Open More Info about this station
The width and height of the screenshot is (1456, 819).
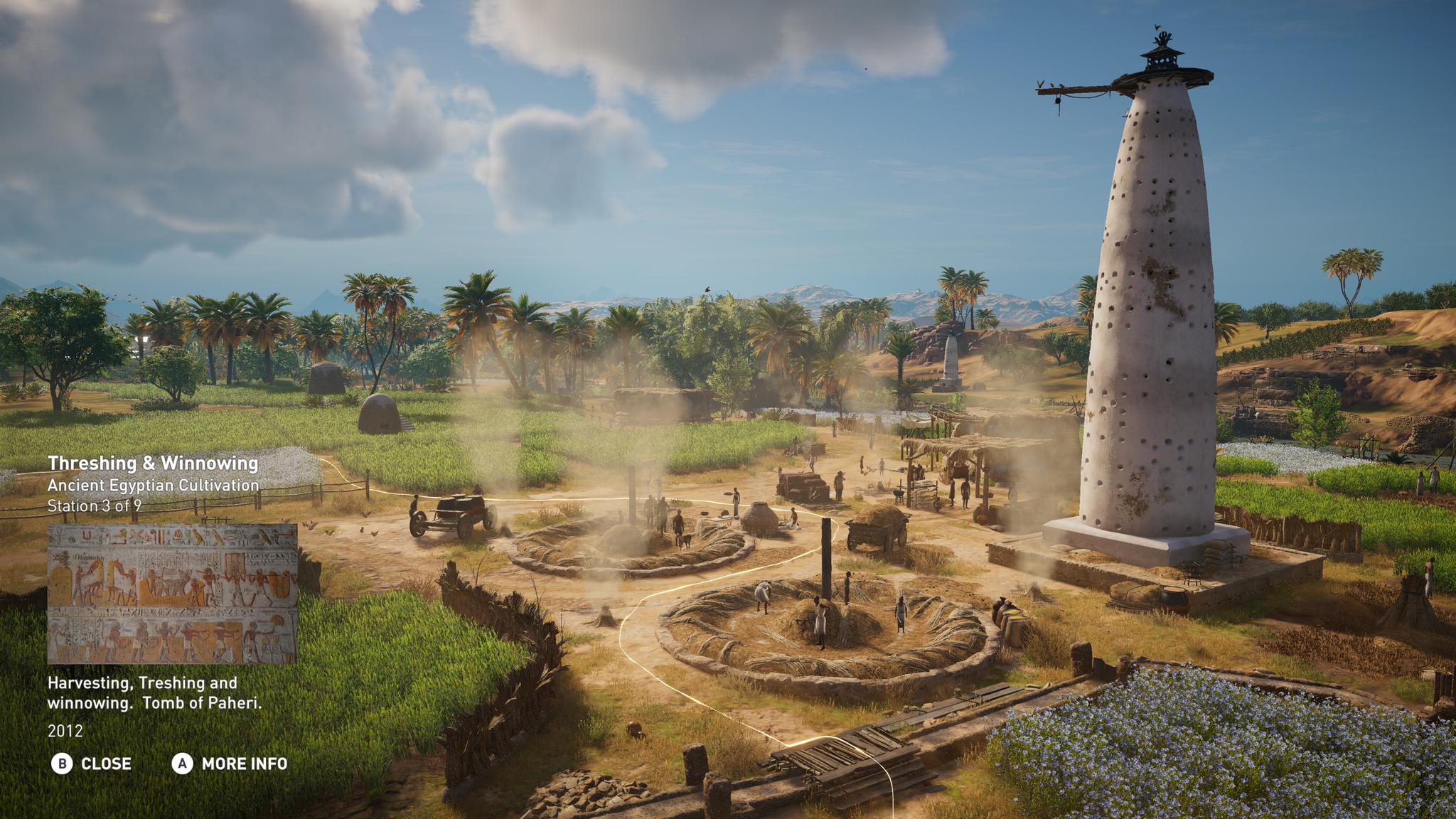(x=230, y=764)
